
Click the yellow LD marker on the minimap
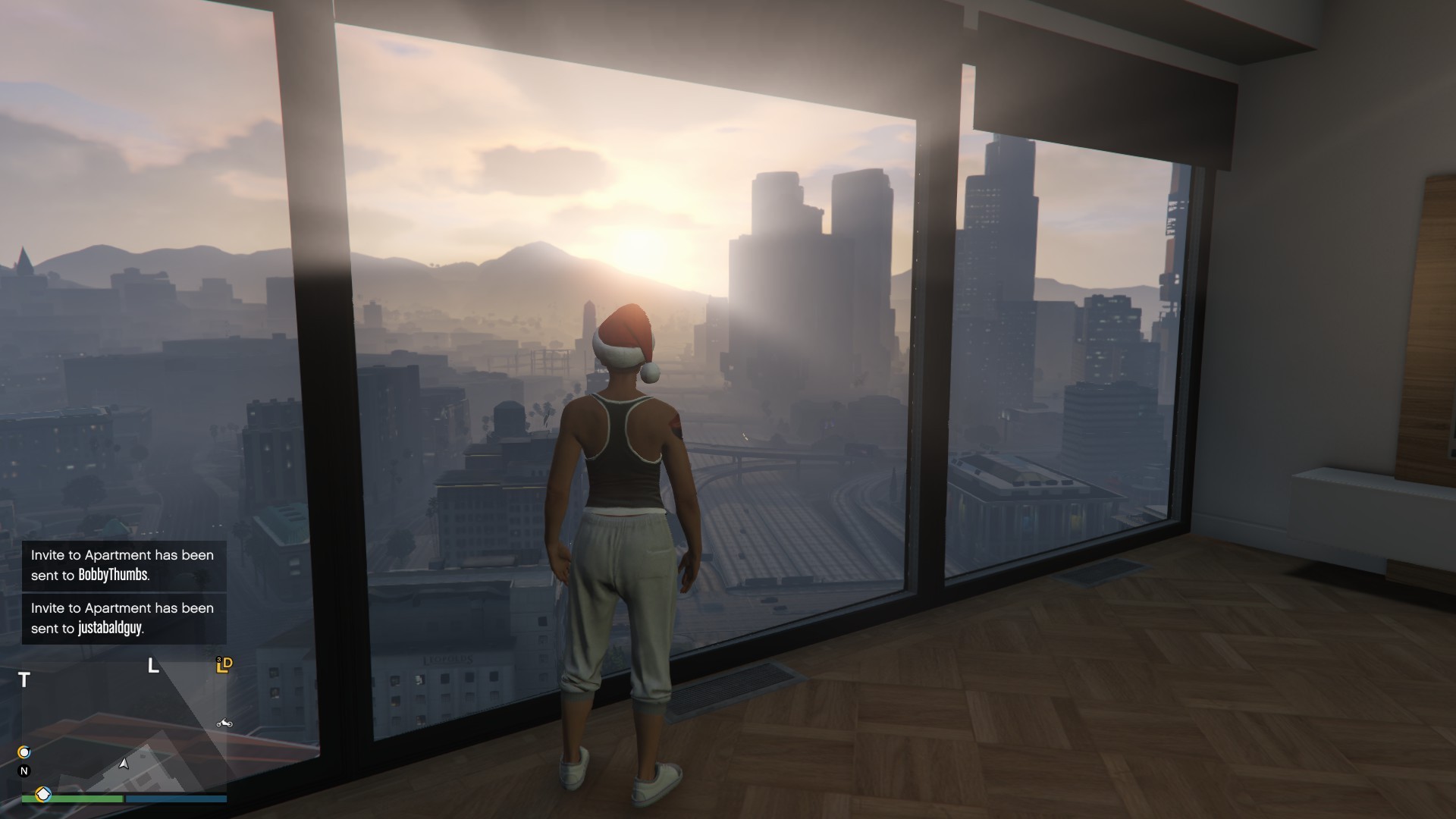pos(224,665)
